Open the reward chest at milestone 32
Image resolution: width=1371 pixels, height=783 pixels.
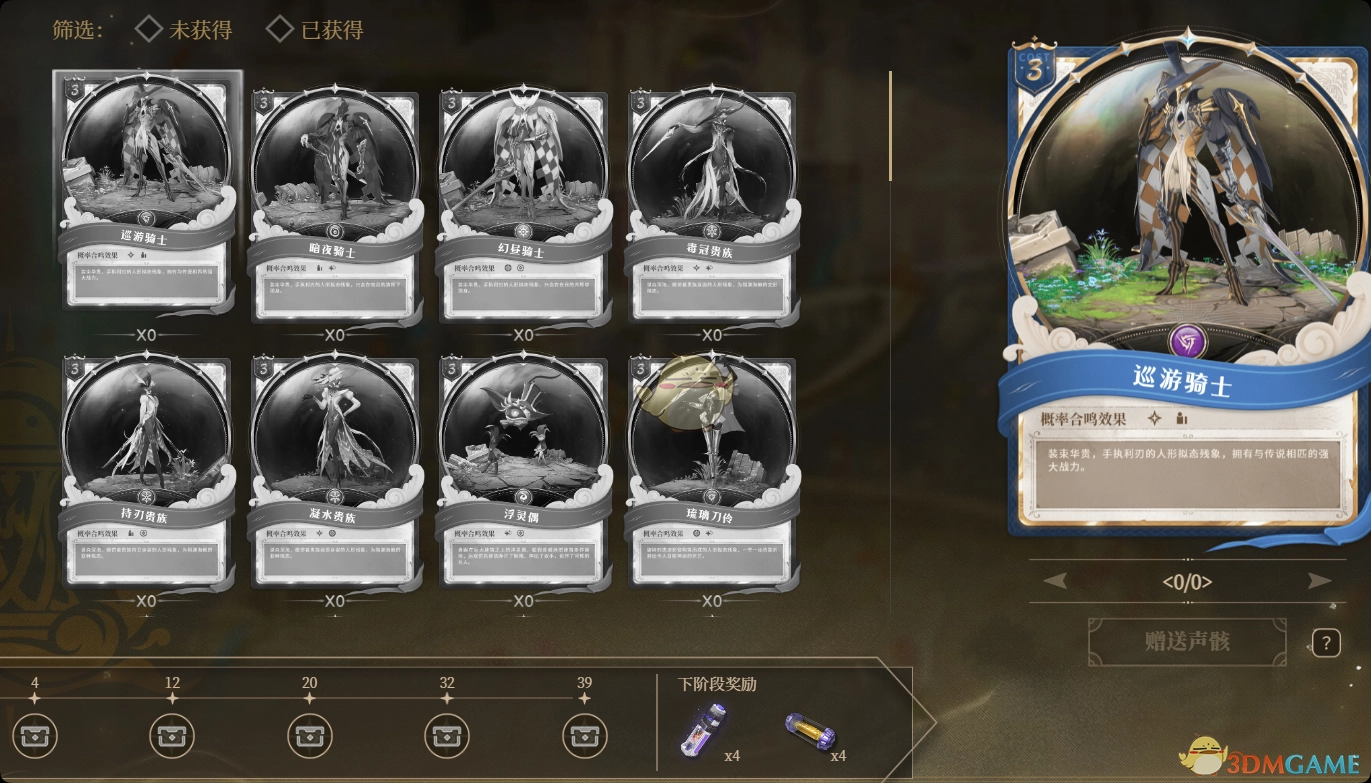[447, 737]
